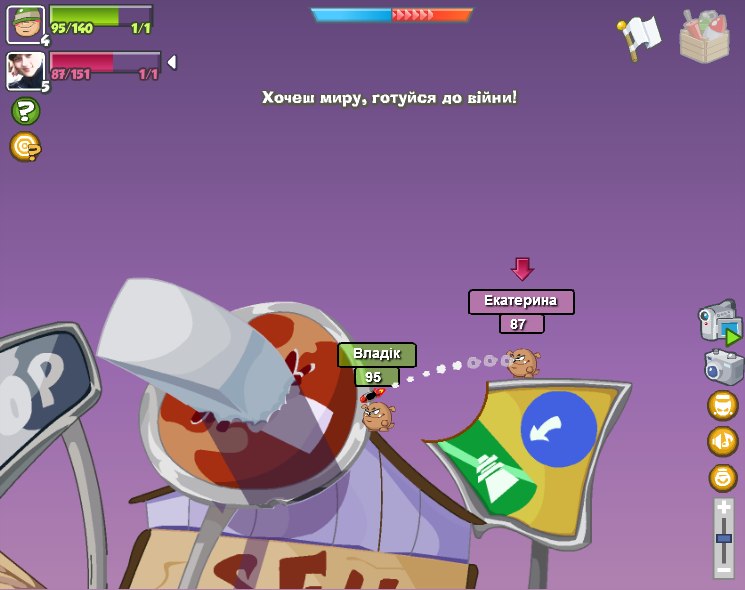745x590 pixels.
Task: Select the photo avatar of the pink player
Action: 25,70
